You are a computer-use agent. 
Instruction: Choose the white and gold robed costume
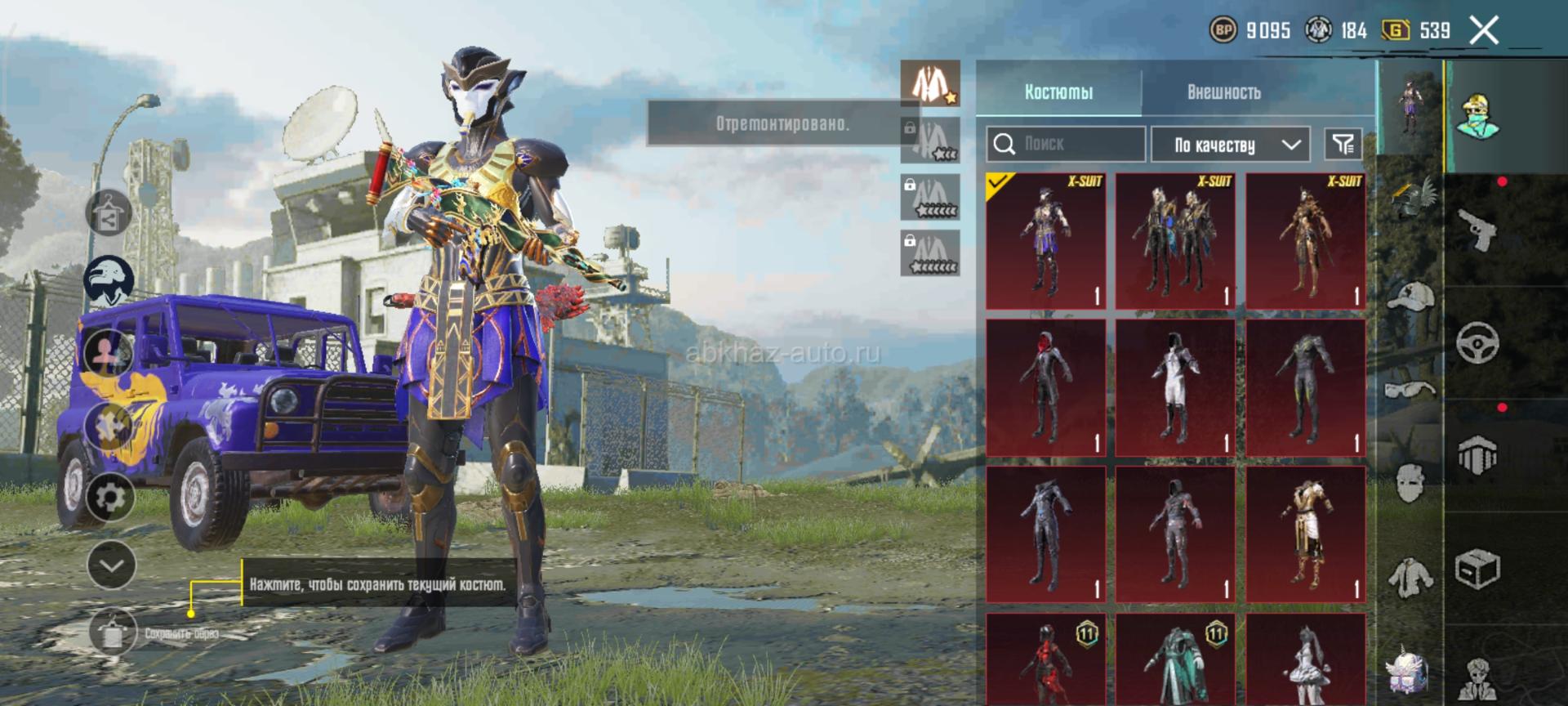click(x=1305, y=535)
